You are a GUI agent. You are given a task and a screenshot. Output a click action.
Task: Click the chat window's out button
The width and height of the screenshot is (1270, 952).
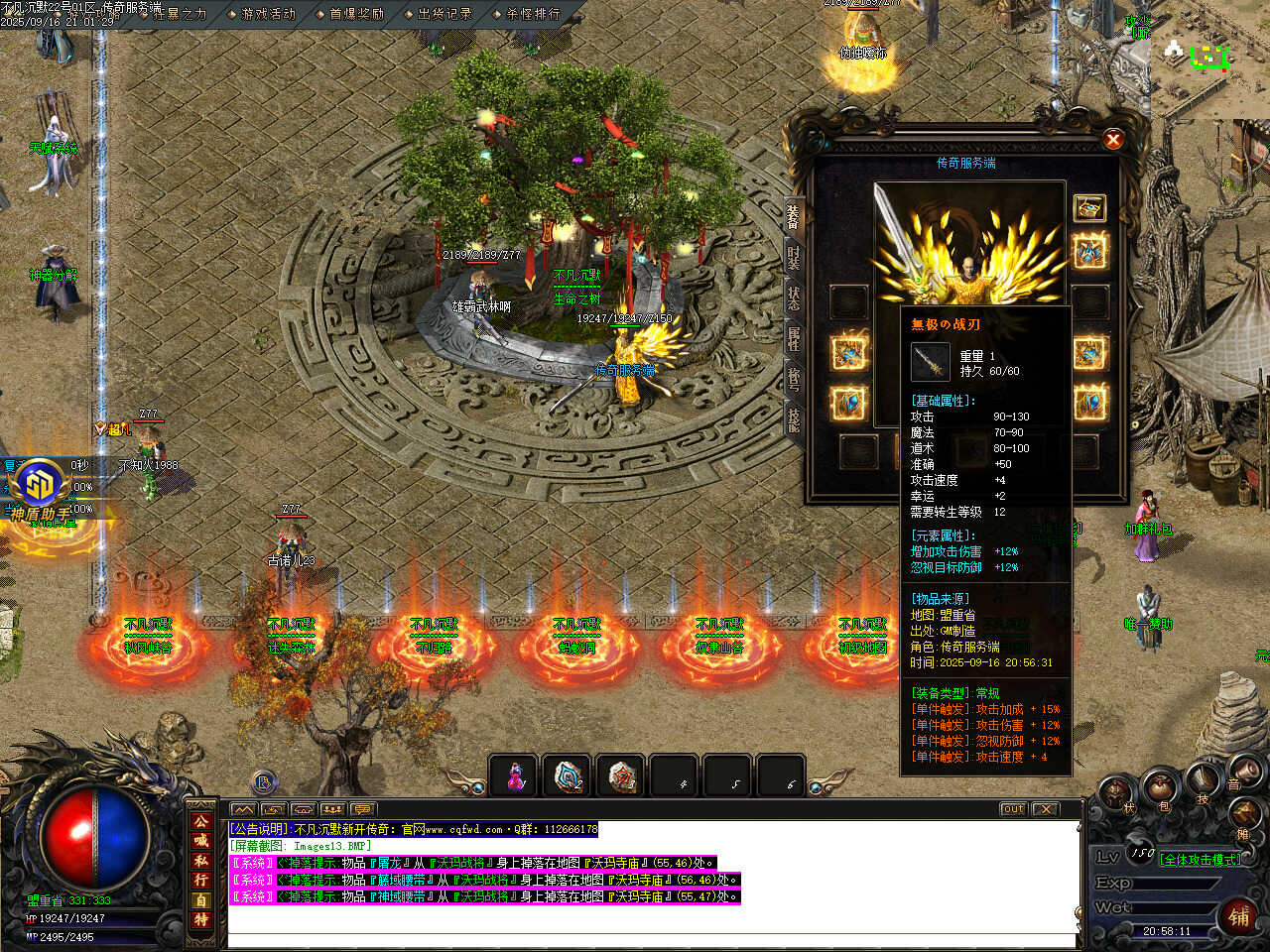click(x=1013, y=809)
